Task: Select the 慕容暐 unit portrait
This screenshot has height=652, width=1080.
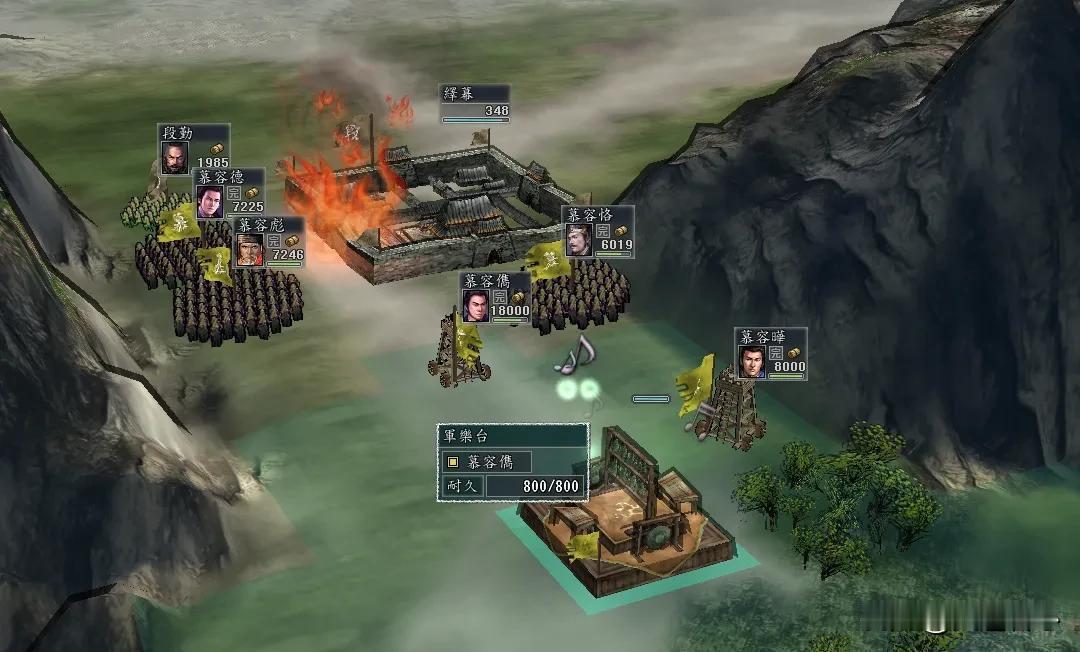Action: [751, 362]
